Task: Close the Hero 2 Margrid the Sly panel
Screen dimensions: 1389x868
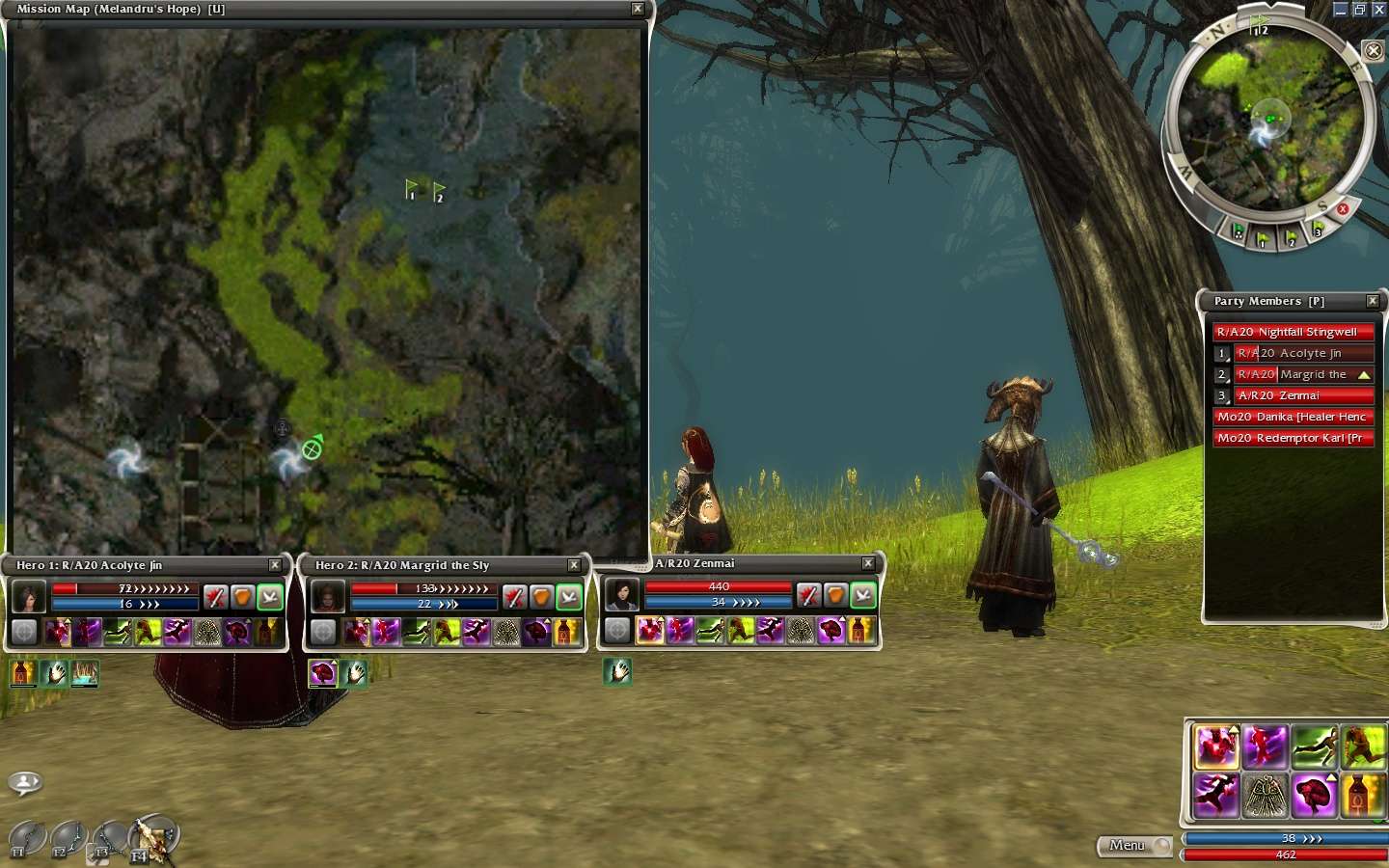Action: 574,565
